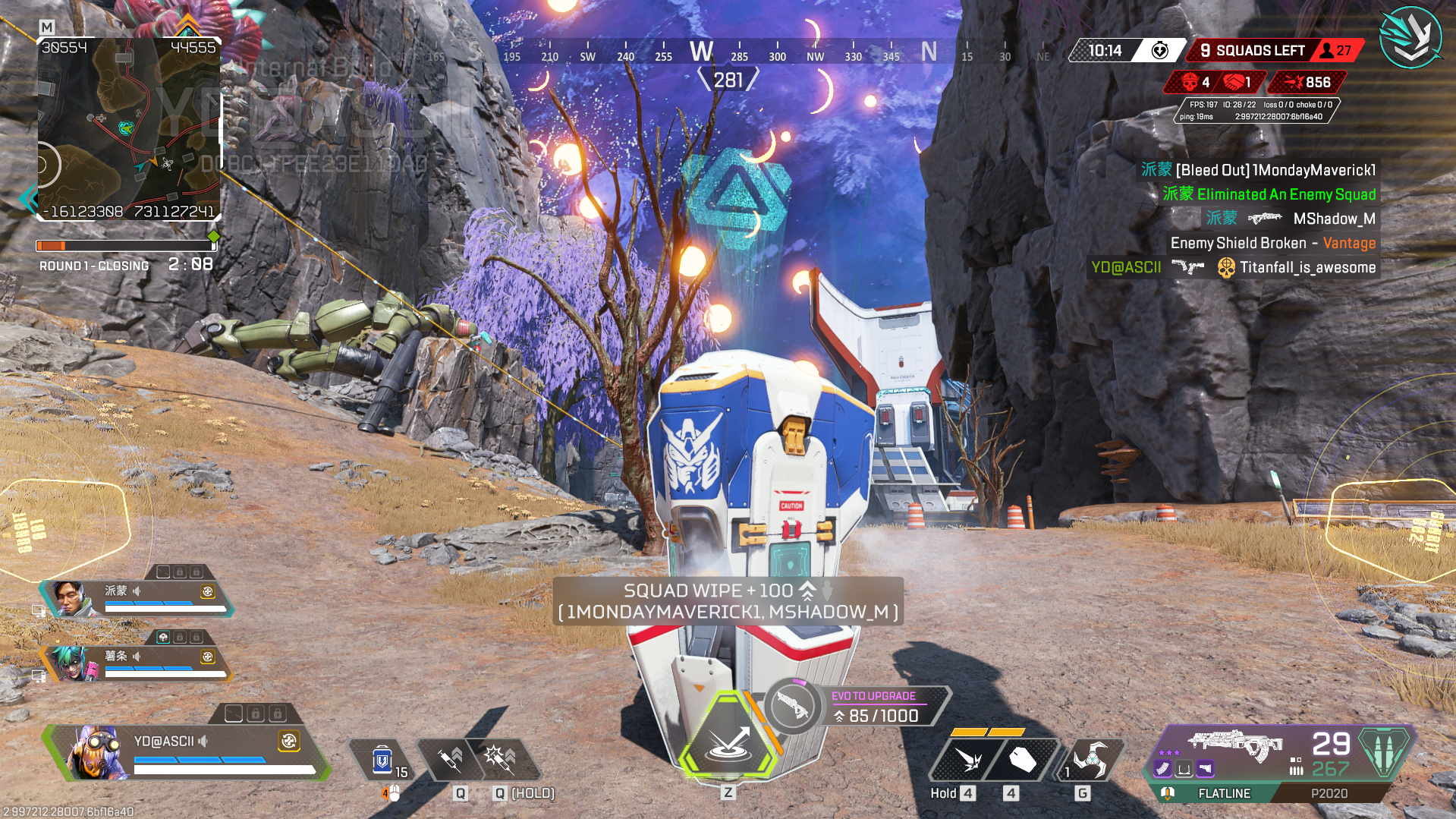Open the legend emblem in the top-right corner

coord(1410,36)
